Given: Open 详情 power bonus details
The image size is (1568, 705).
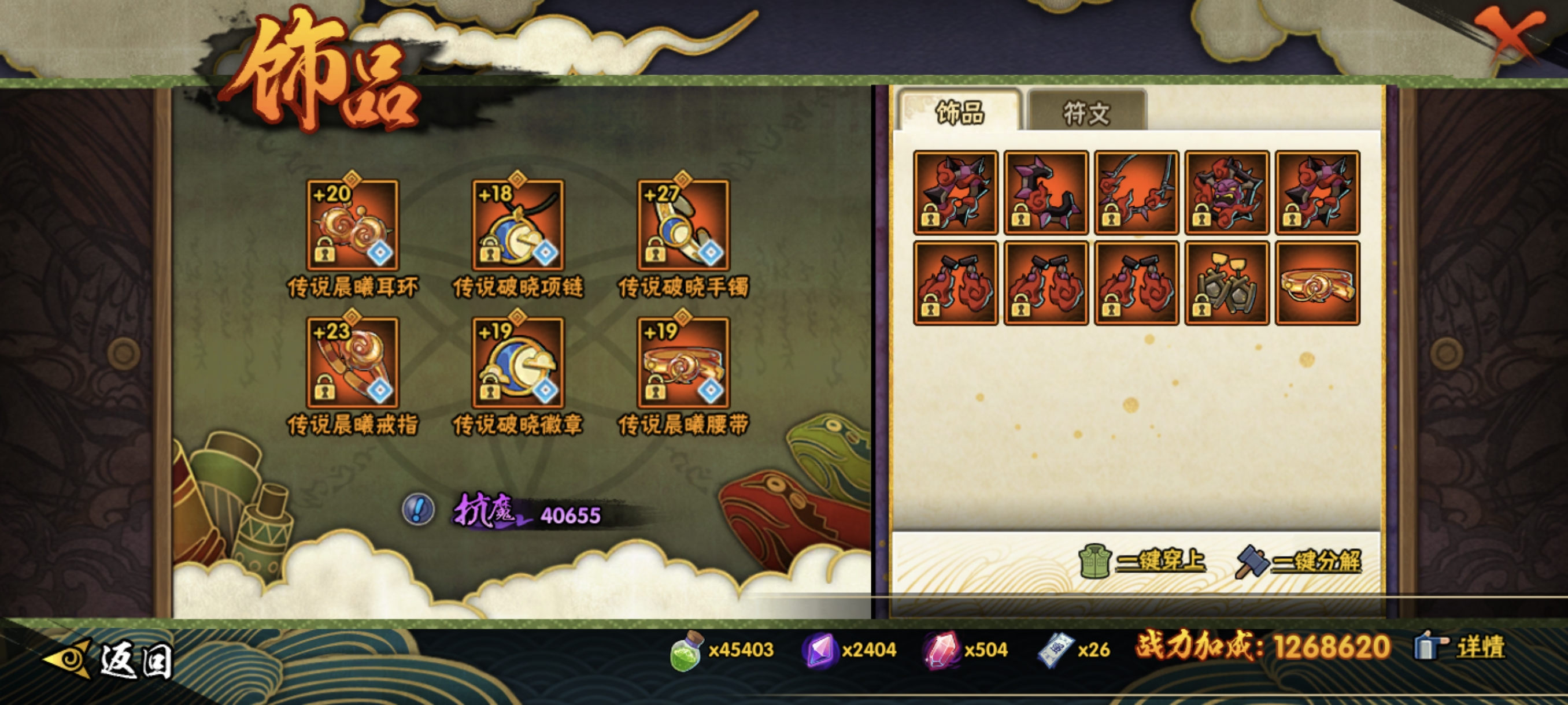Looking at the screenshot, I should point(1461,647).
